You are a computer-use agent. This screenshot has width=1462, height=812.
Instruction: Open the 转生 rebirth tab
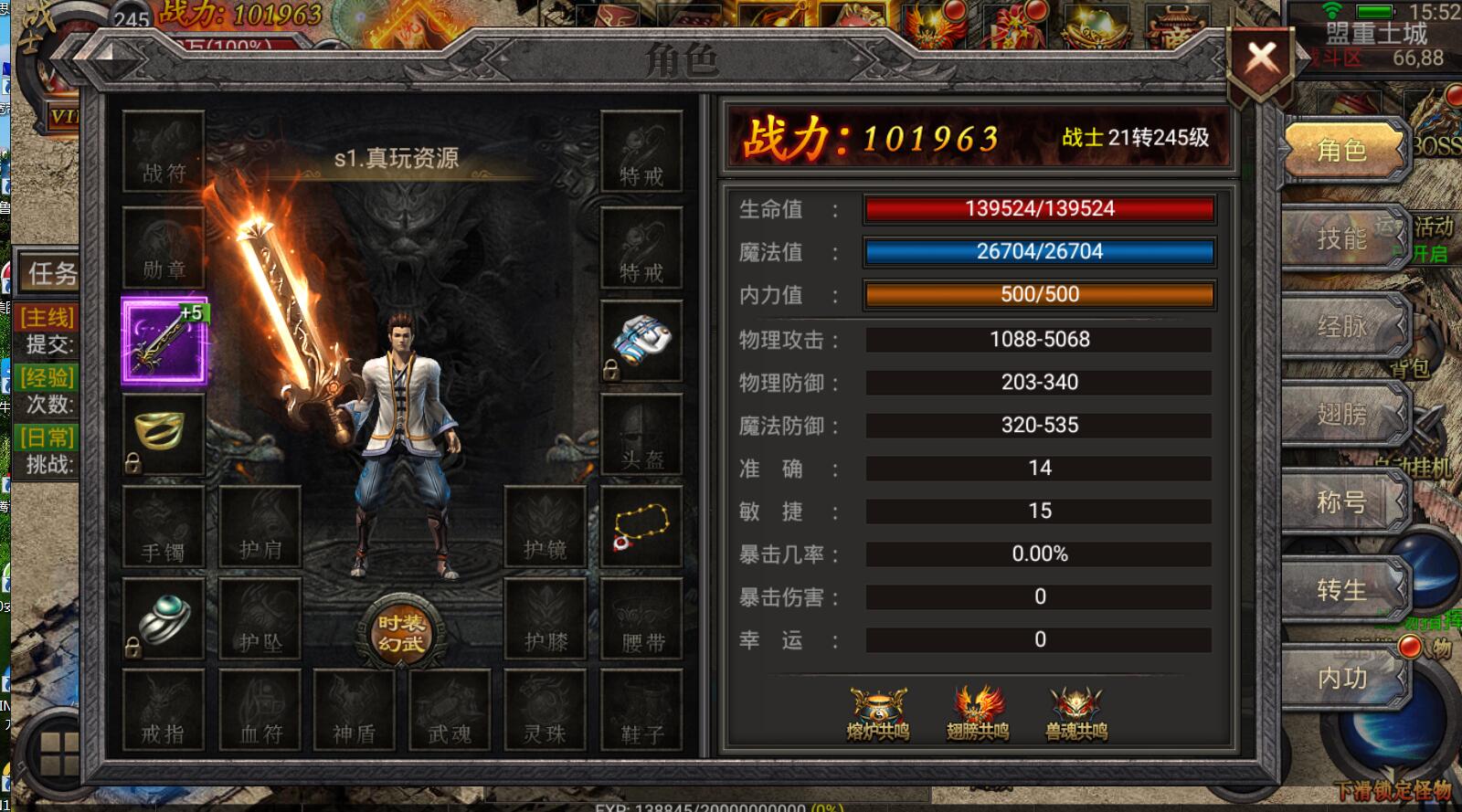point(1342,589)
